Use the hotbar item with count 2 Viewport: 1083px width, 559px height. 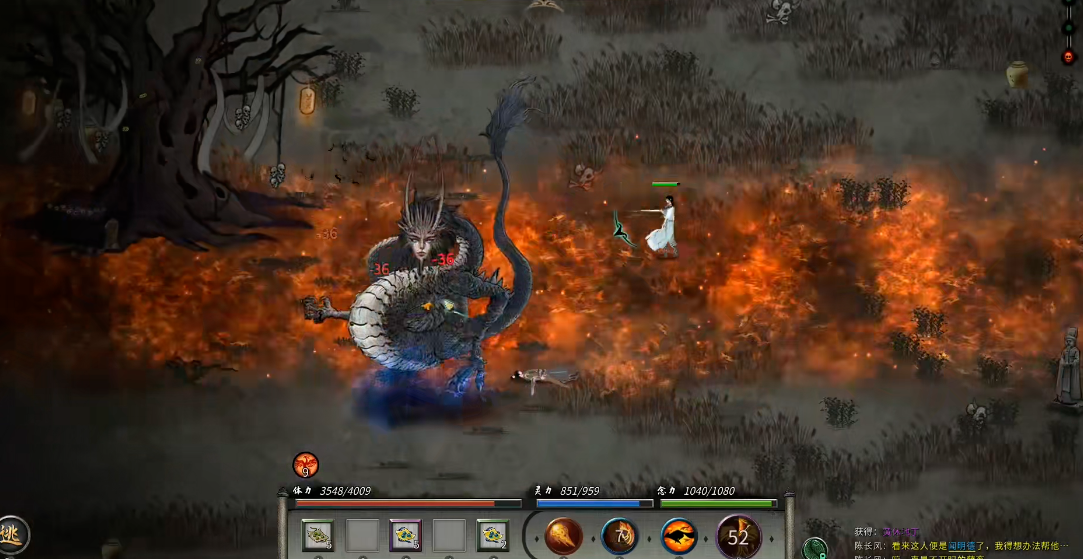(492, 536)
